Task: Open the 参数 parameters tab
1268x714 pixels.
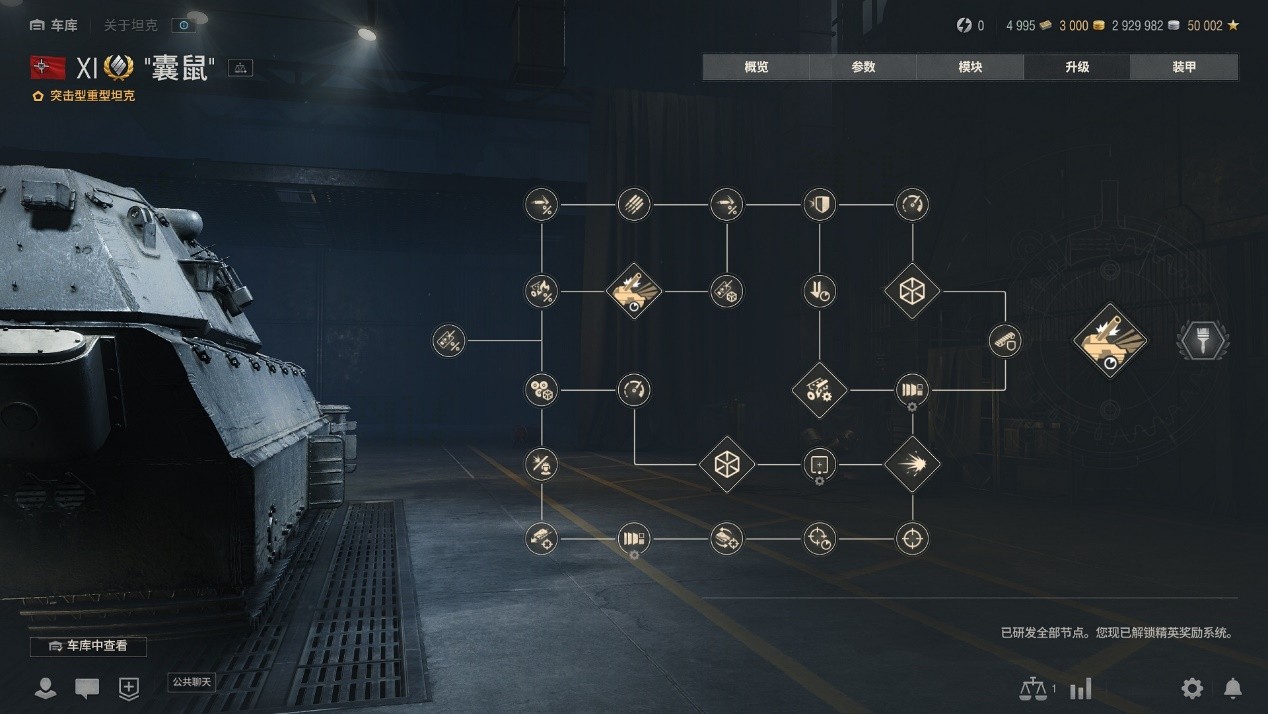Action: (x=863, y=67)
